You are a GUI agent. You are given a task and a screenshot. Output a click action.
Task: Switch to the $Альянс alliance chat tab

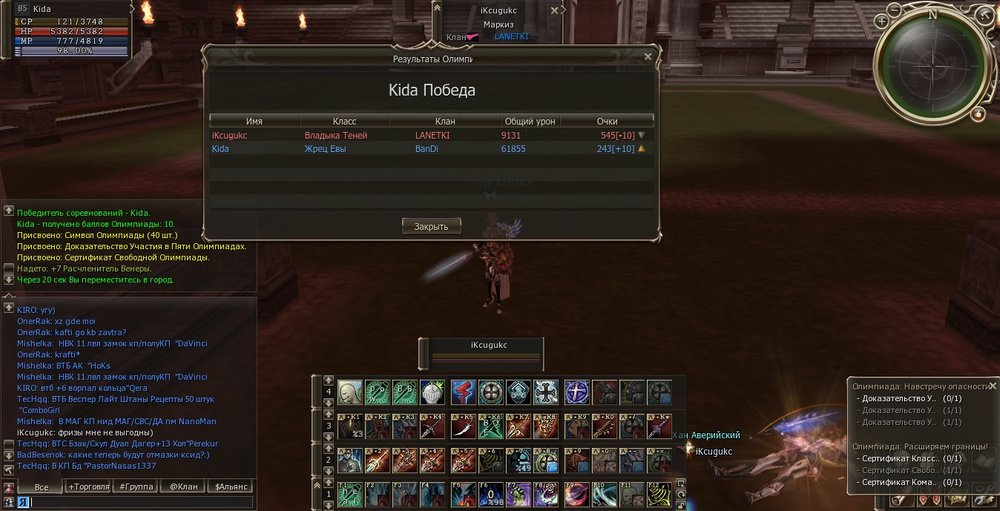pyautogui.click(x=229, y=487)
